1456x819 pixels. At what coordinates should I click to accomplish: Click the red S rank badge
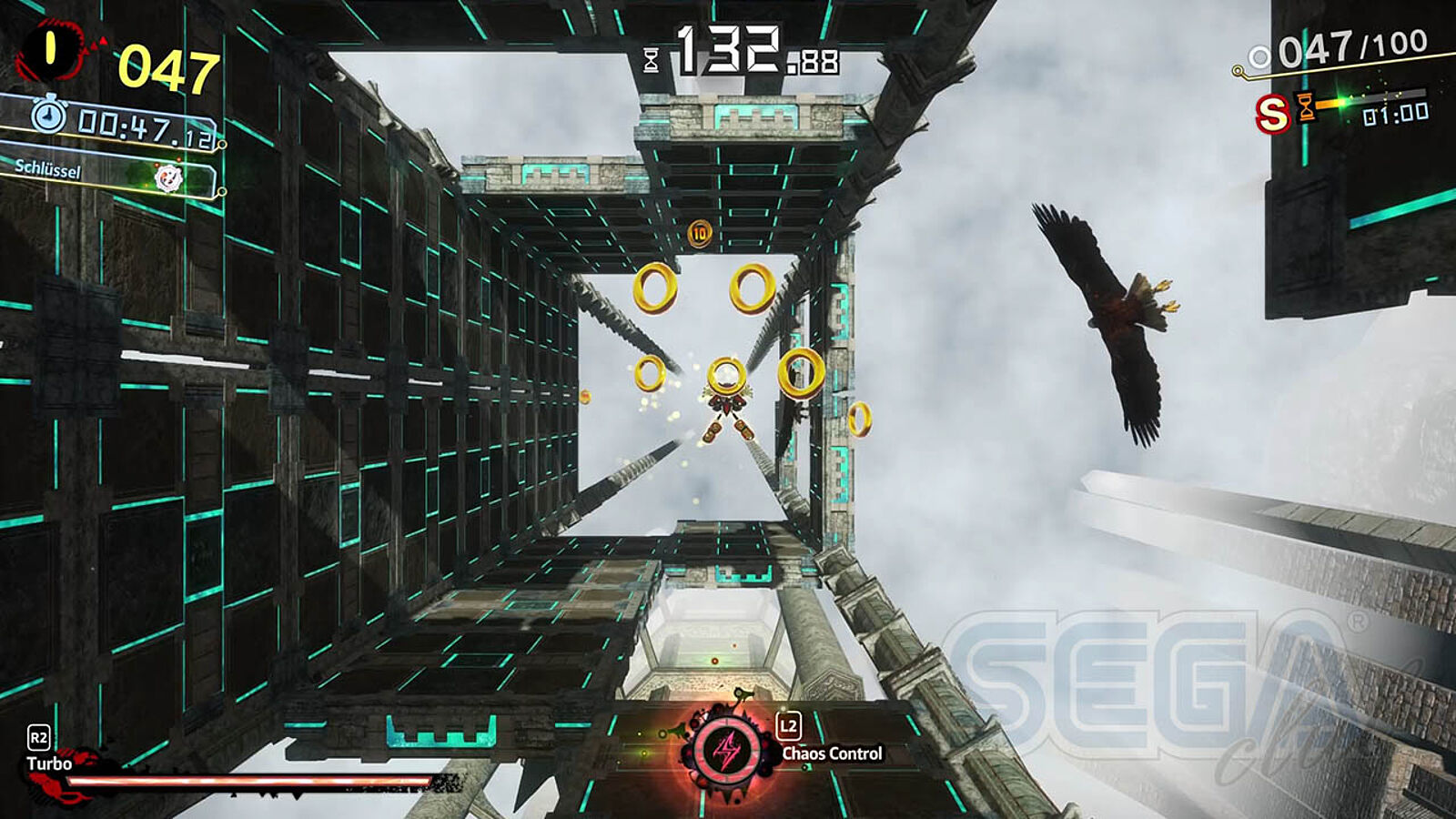click(1271, 114)
